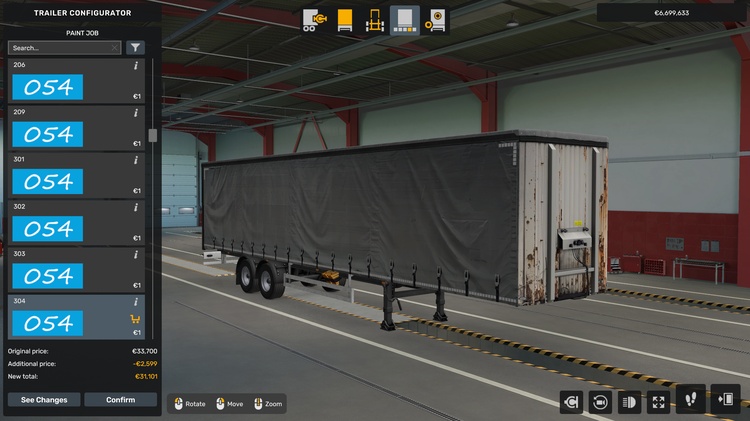Image resolution: width=750 pixels, height=421 pixels.
Task: Switch to the trailer chassis tab
Action: click(375, 20)
